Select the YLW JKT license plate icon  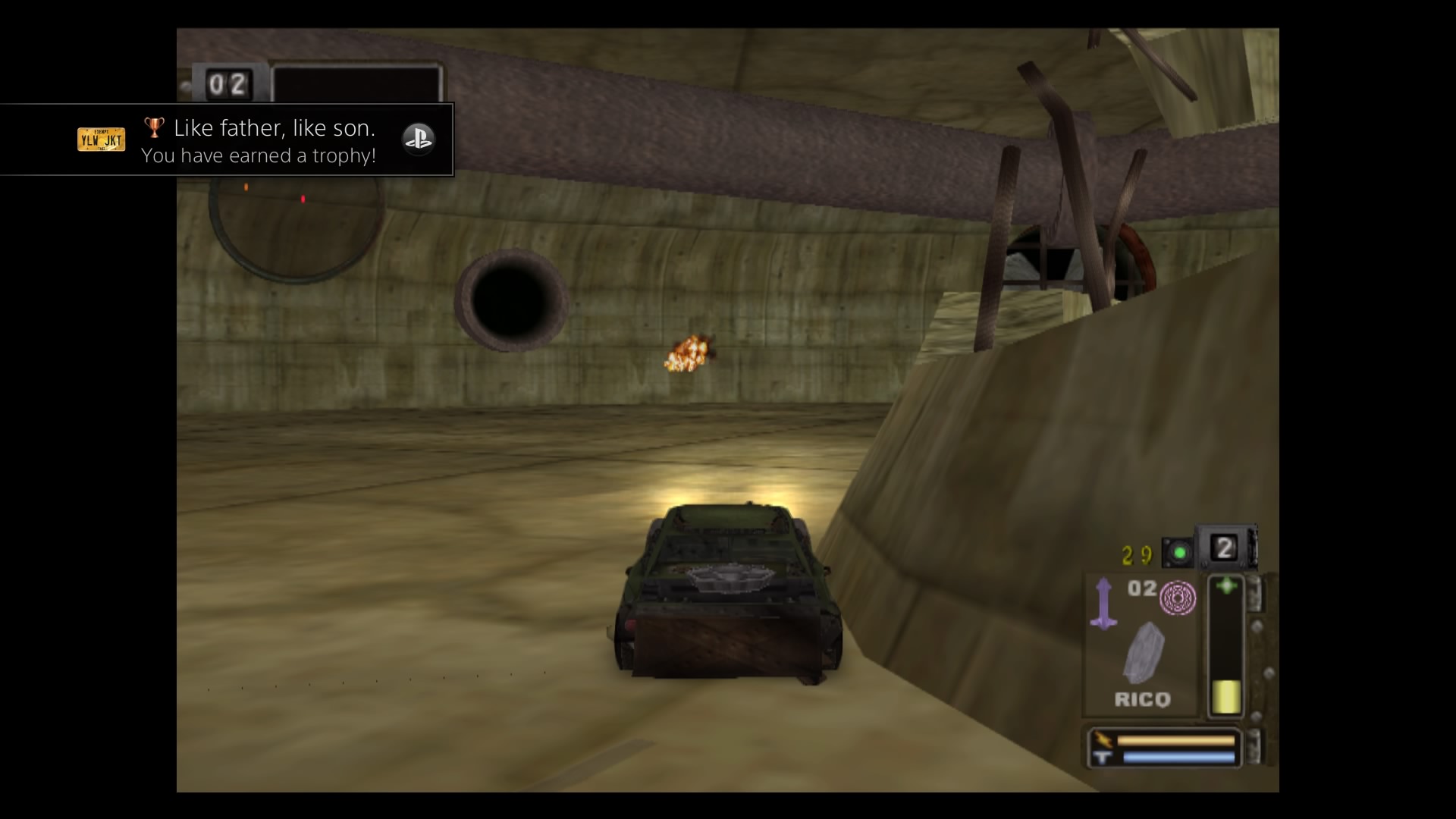point(102,140)
